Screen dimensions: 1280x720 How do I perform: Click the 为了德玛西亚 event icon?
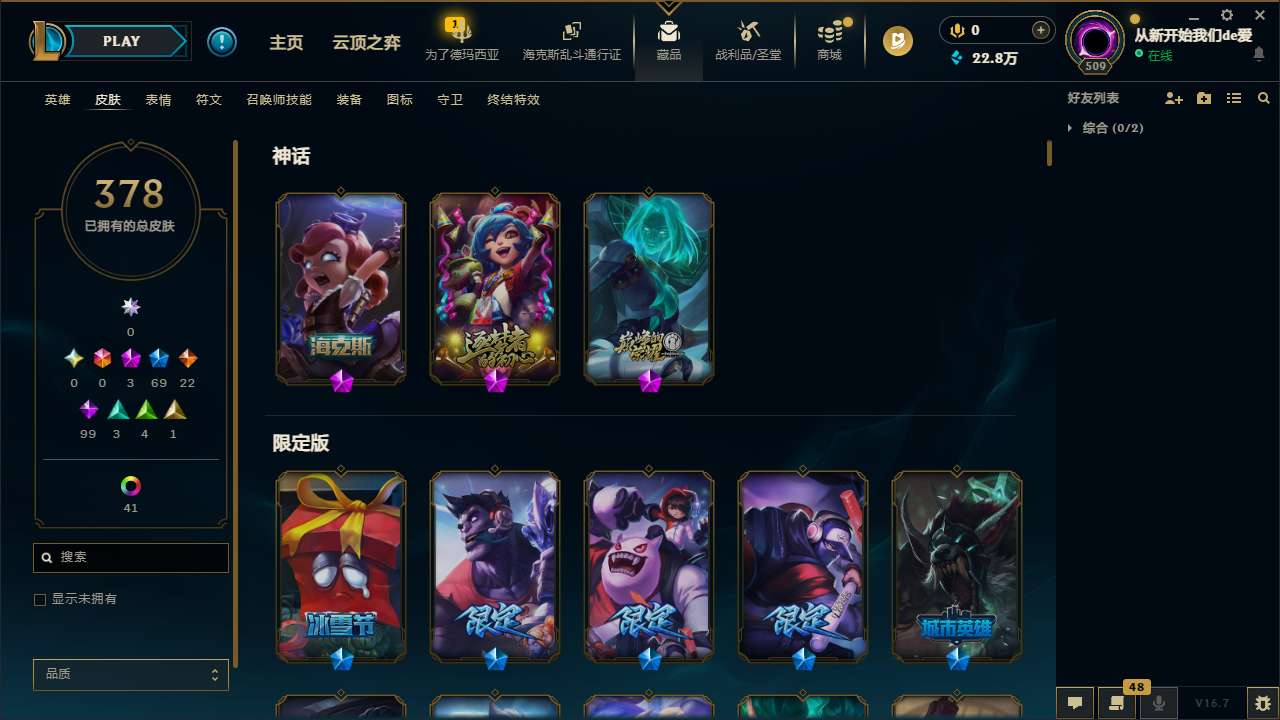pos(461,30)
